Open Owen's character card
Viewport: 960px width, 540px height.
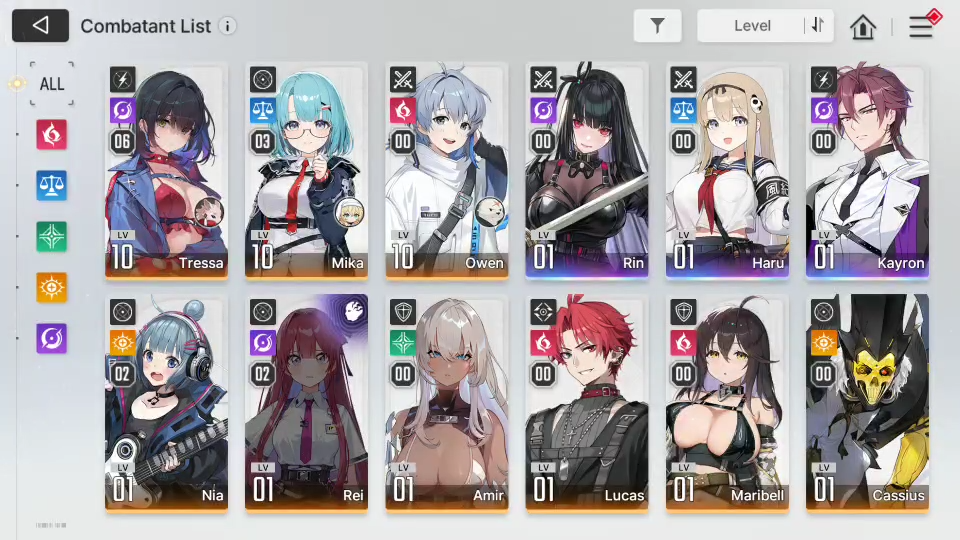446,170
